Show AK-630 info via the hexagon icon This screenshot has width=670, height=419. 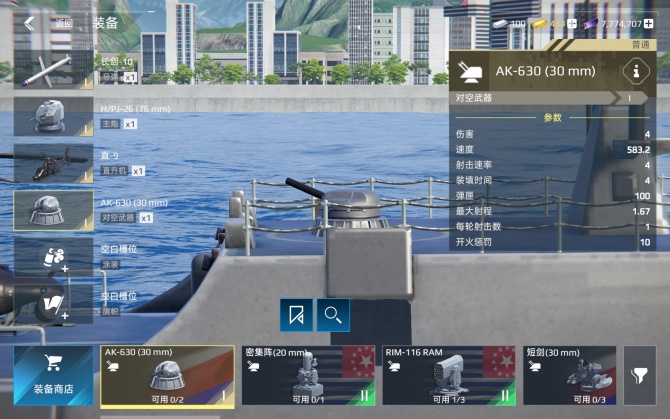[634, 71]
